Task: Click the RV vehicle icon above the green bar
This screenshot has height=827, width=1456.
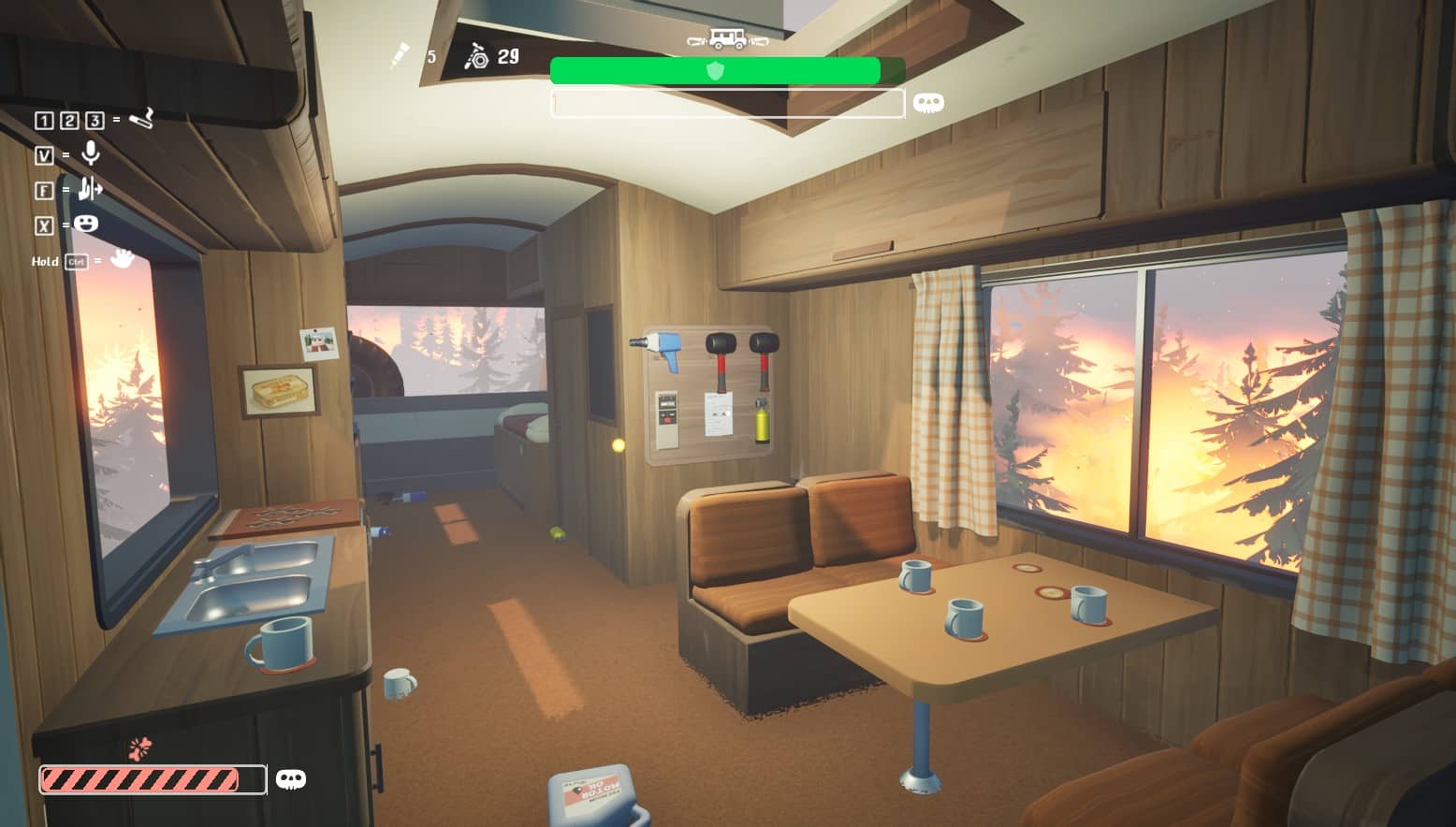Action: pyautogui.click(x=727, y=39)
